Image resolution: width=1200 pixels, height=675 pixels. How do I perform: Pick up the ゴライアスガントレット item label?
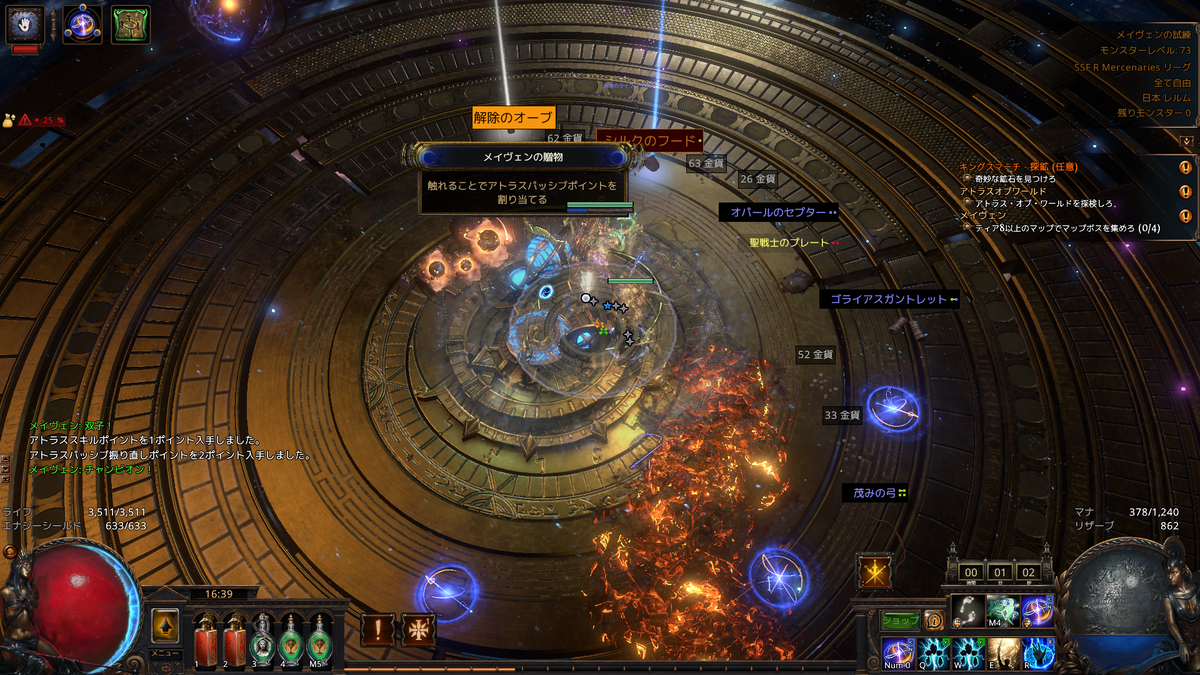889,299
